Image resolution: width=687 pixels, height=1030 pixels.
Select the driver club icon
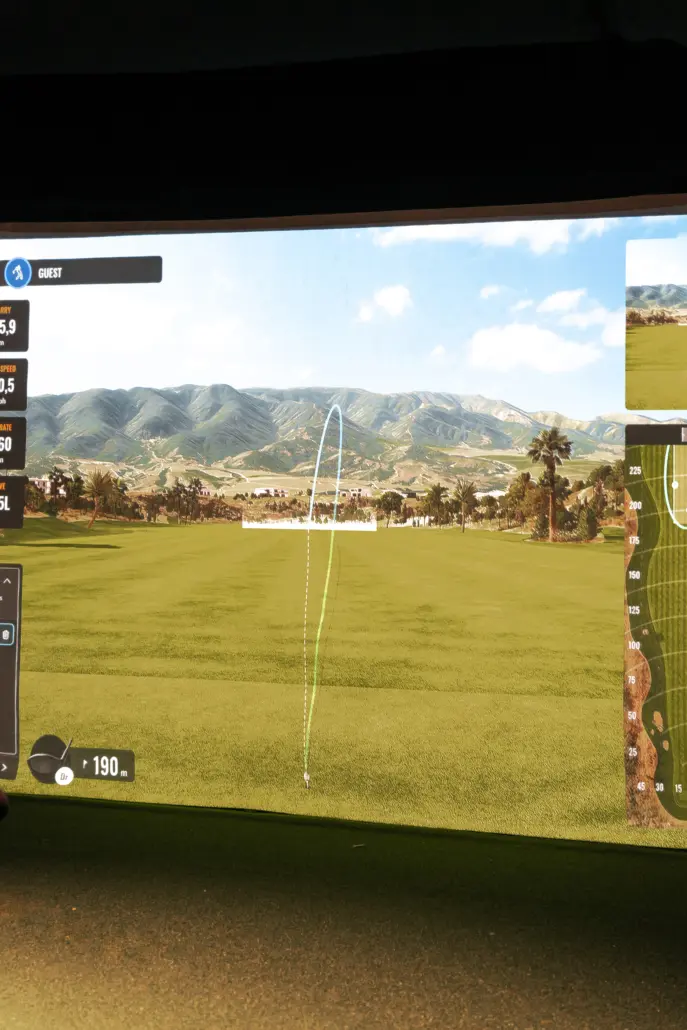pos(48,758)
